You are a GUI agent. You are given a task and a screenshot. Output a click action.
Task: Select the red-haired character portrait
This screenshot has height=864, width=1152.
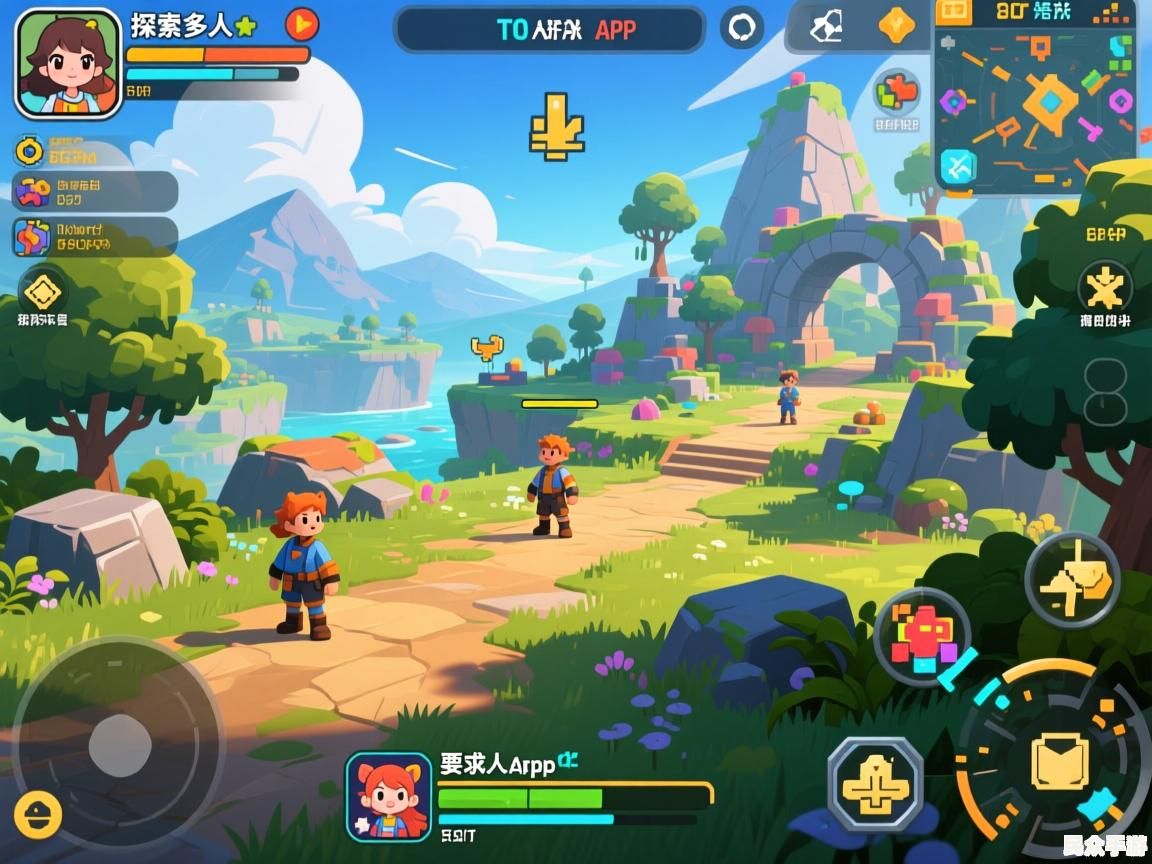389,796
